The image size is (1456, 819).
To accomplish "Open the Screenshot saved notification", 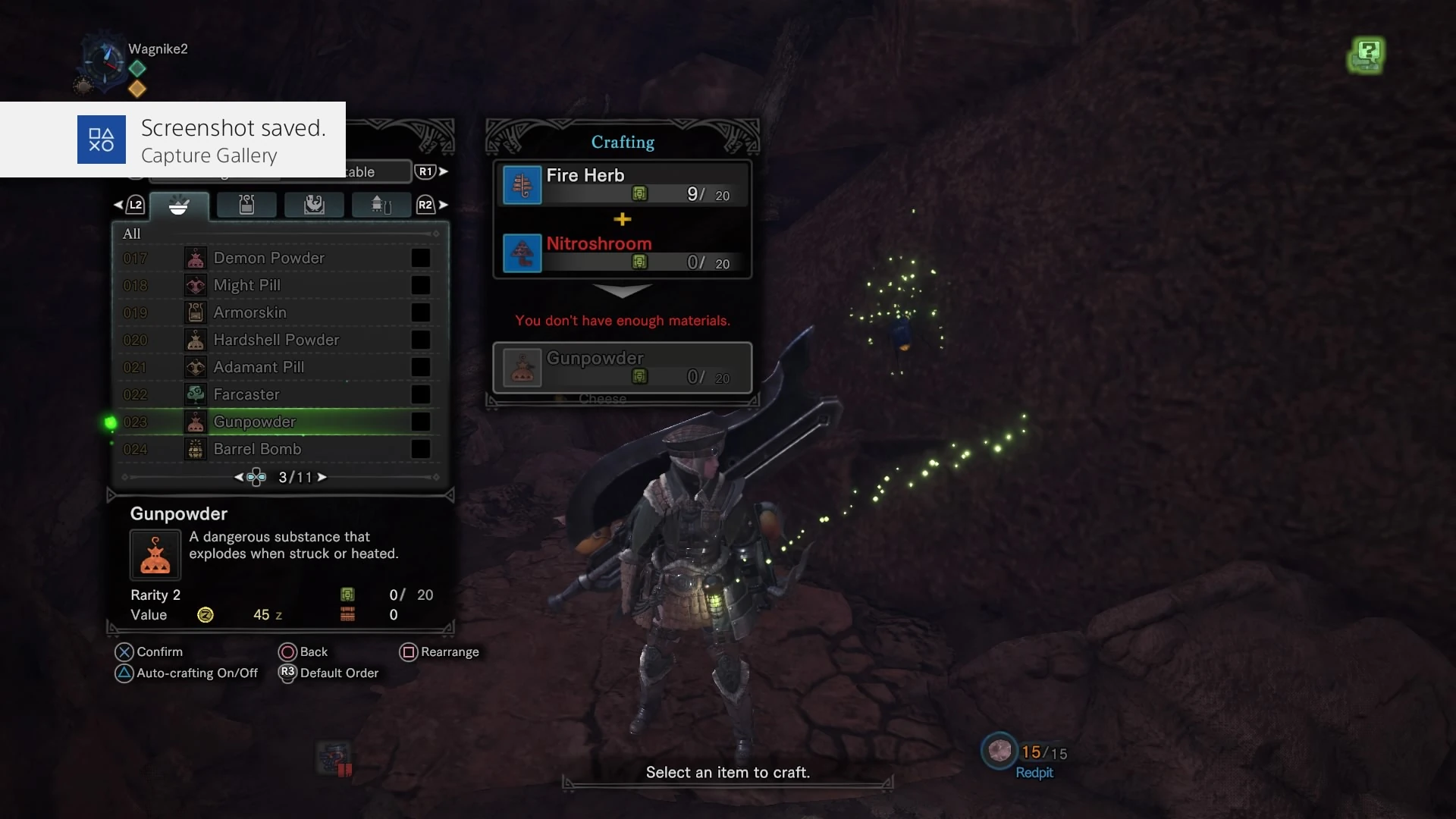I will (x=173, y=140).
